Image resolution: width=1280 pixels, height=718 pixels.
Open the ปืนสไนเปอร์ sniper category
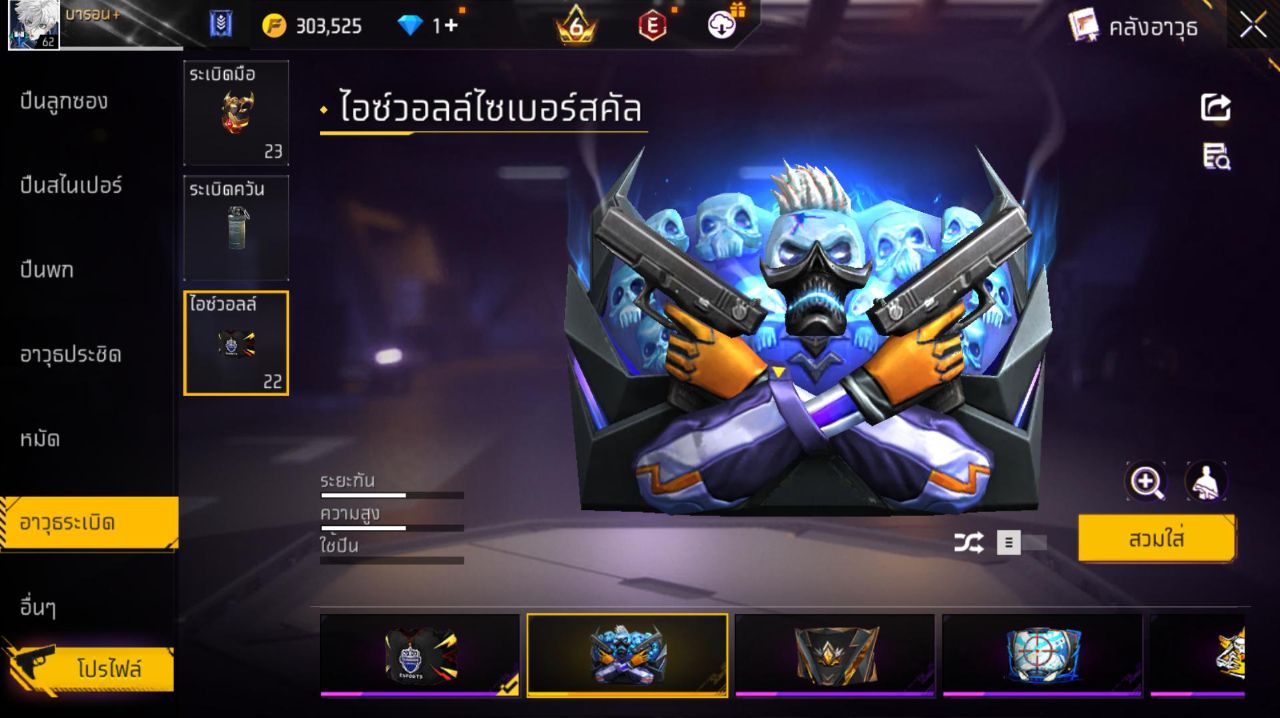71,185
